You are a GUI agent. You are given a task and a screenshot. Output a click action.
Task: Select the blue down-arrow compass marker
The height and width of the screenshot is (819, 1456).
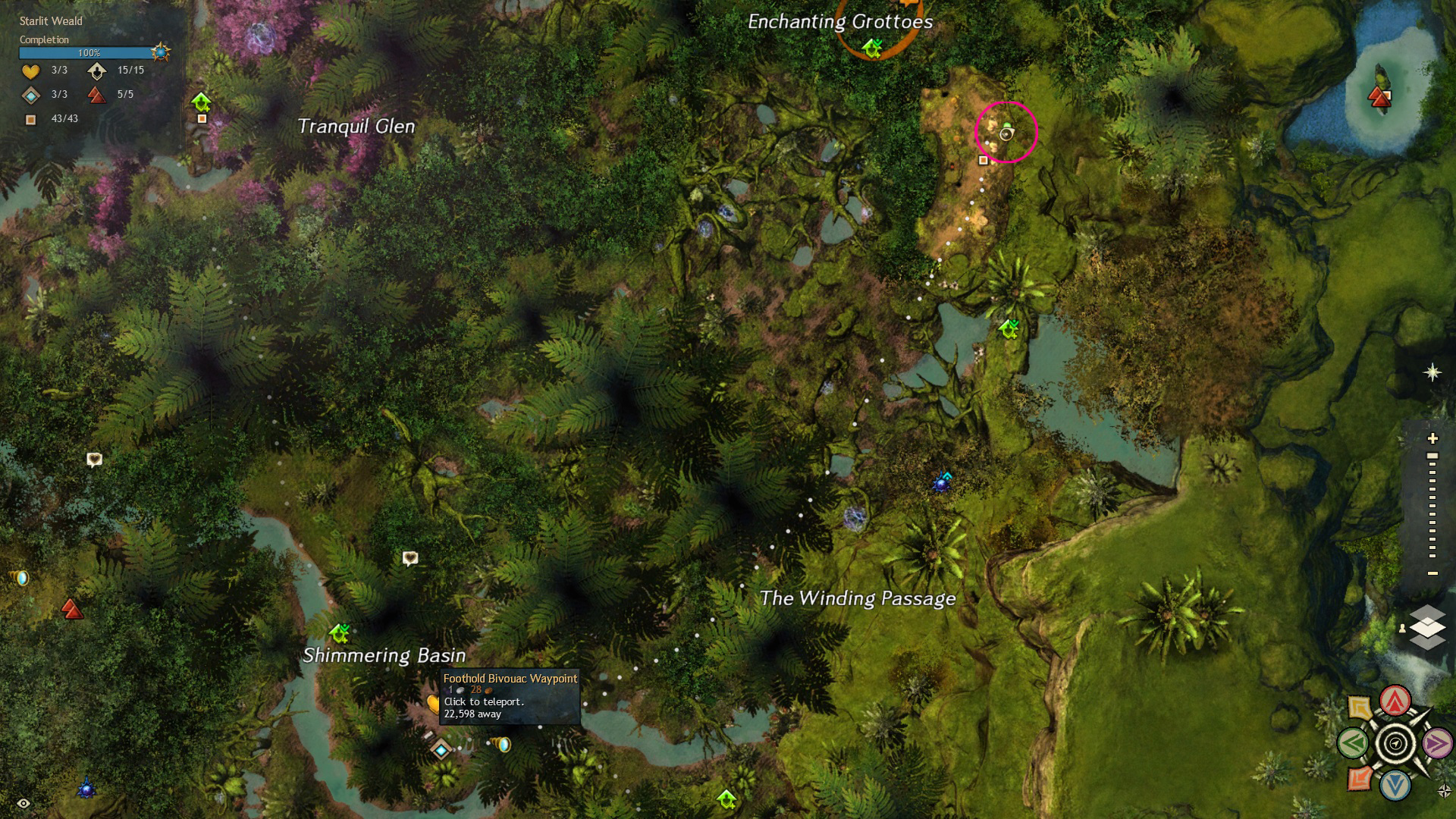(1395, 786)
